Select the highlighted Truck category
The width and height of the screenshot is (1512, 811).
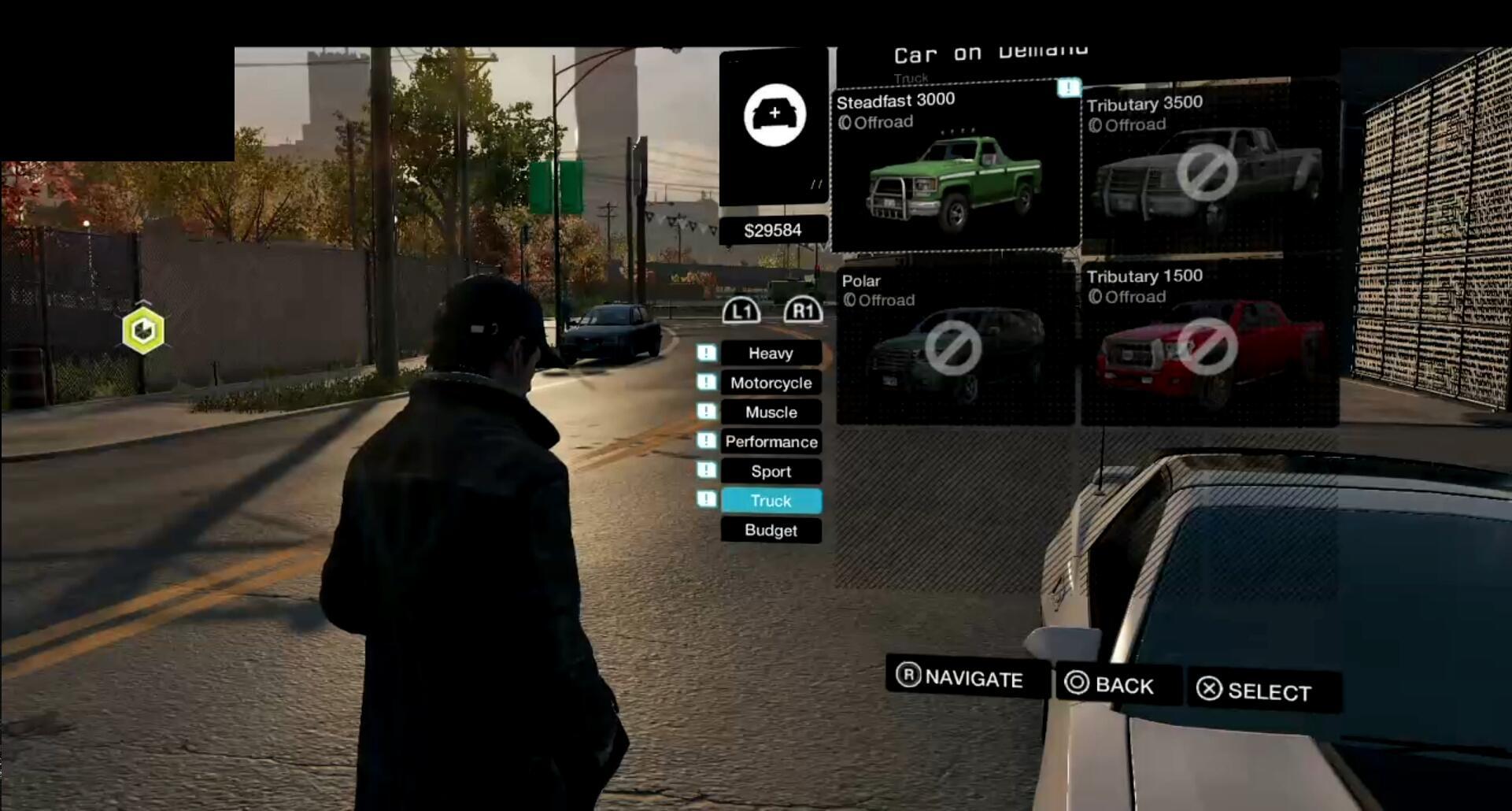[x=771, y=501]
